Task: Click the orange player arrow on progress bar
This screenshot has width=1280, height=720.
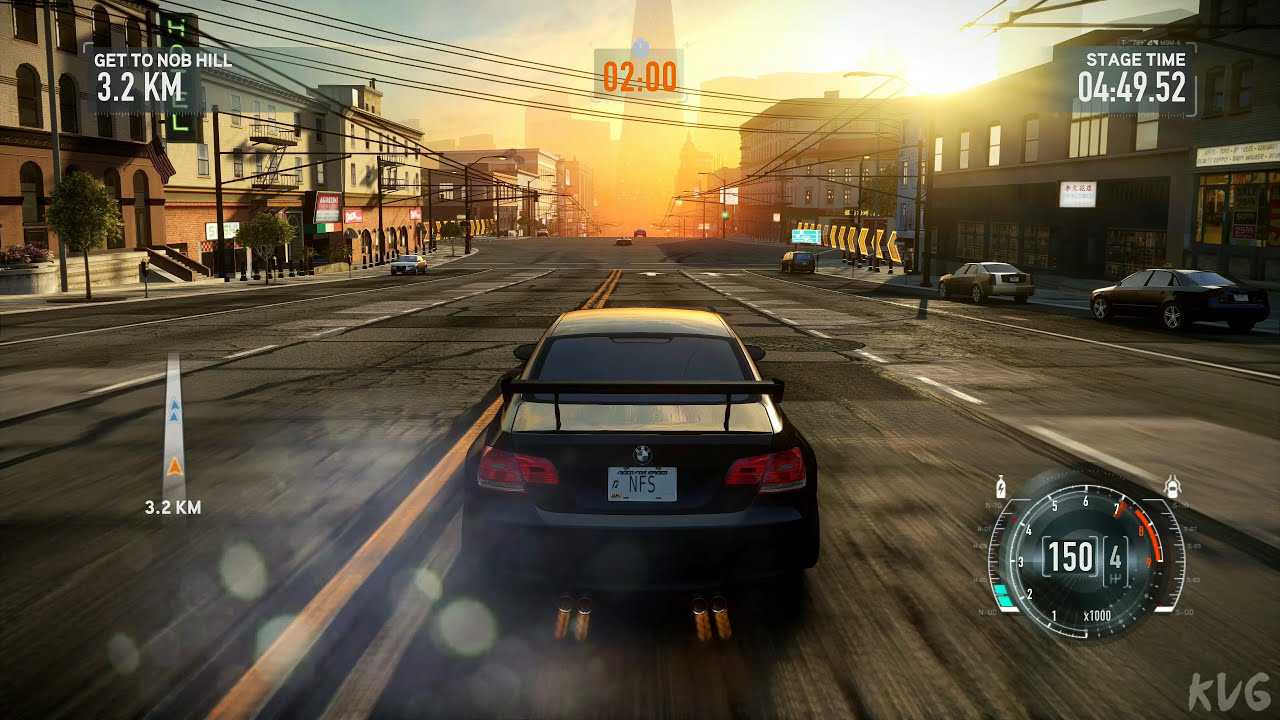Action: 174,466
